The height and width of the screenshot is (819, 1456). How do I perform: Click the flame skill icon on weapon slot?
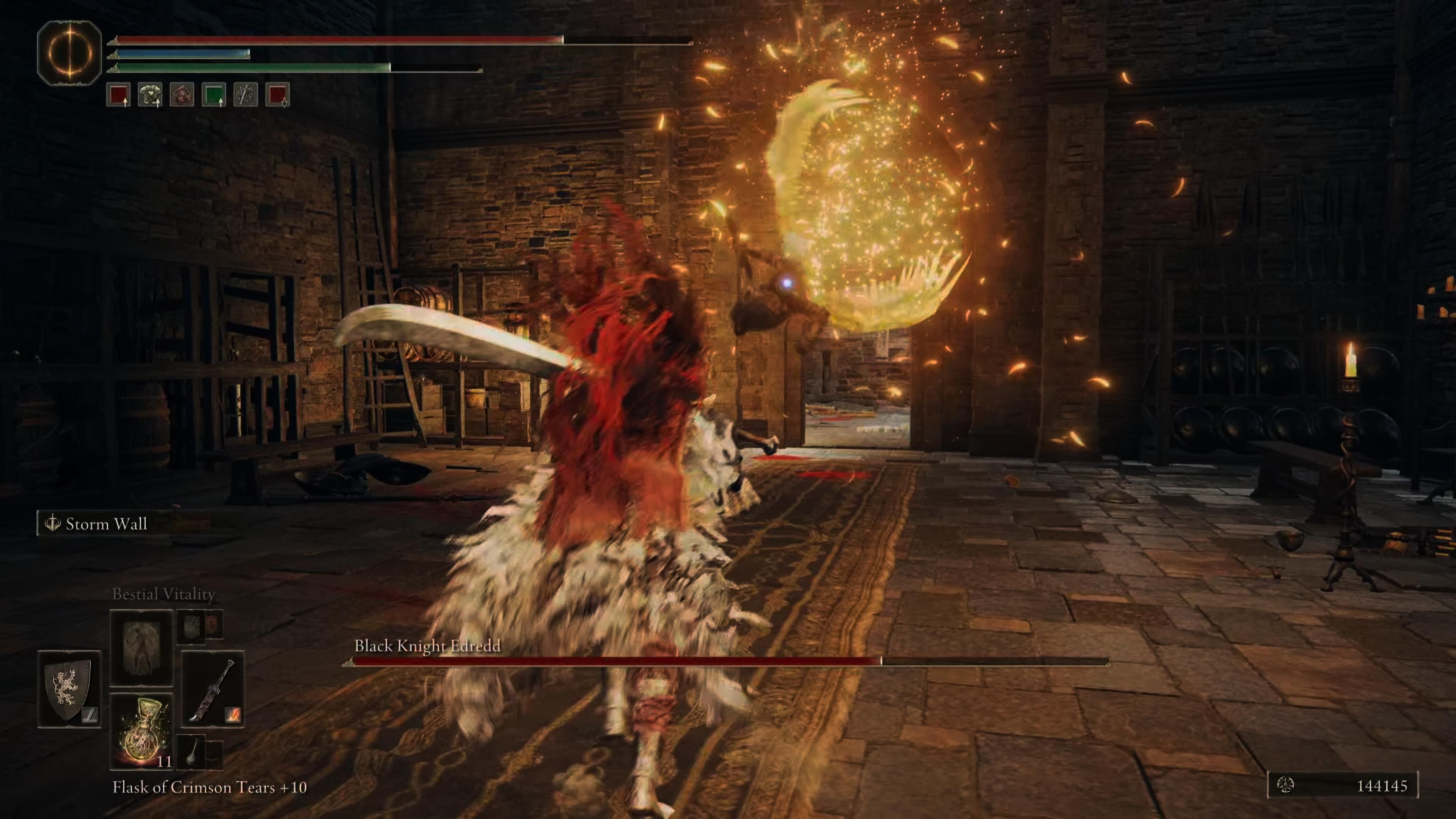(x=233, y=715)
